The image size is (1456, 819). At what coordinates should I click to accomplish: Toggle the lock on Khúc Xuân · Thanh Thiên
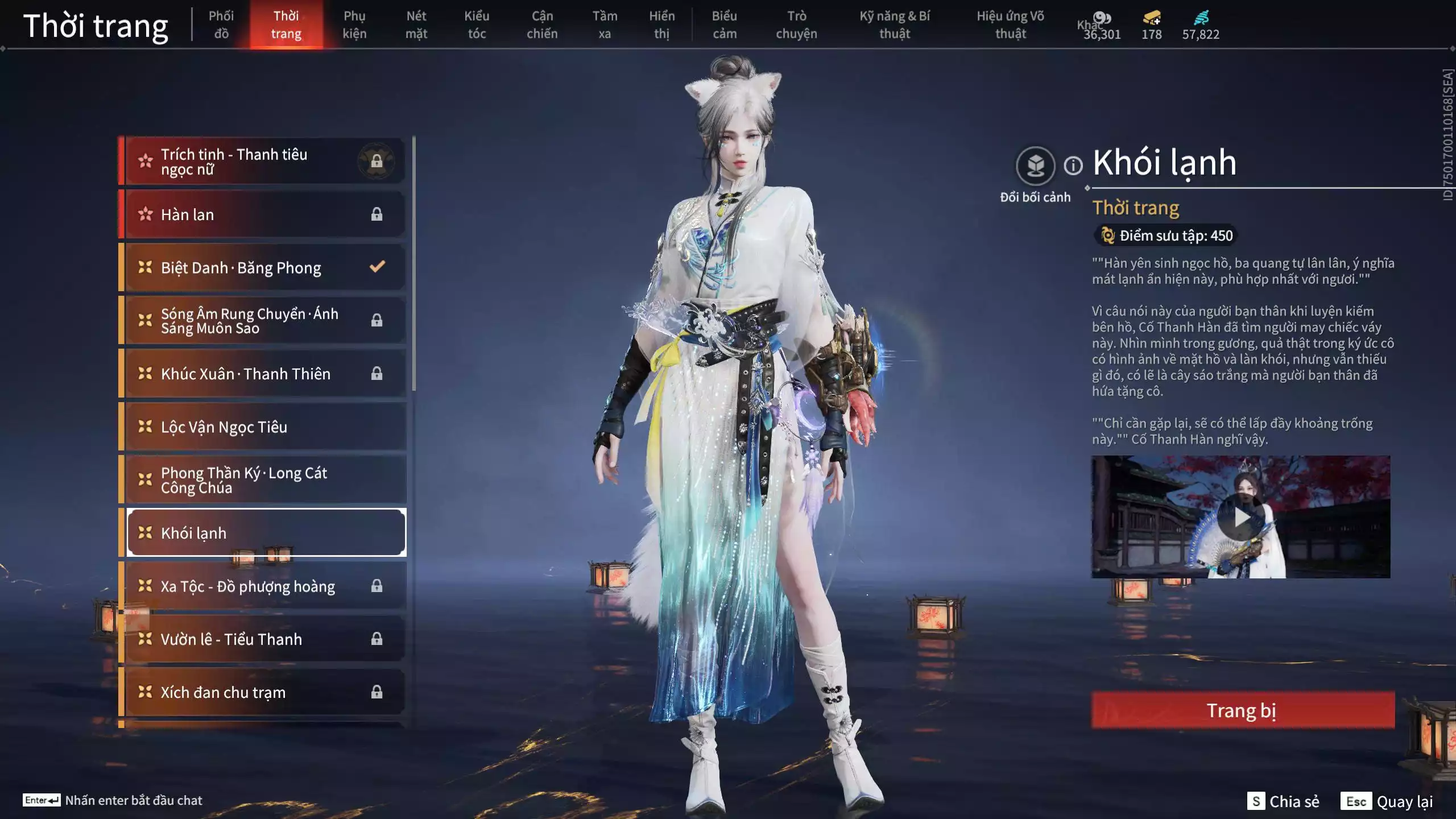click(376, 374)
